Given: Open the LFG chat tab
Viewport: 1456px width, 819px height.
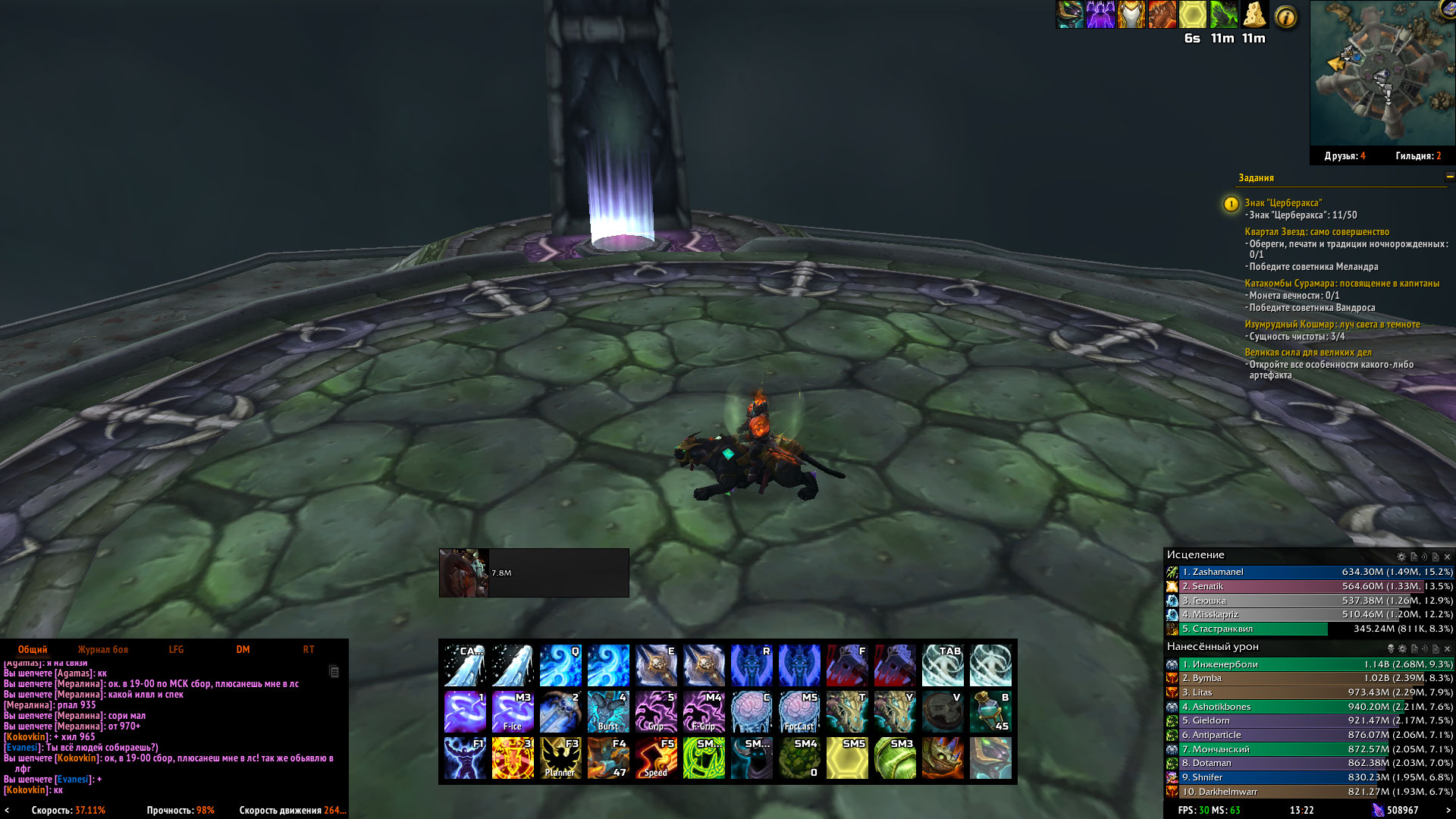Looking at the screenshot, I should (x=176, y=649).
